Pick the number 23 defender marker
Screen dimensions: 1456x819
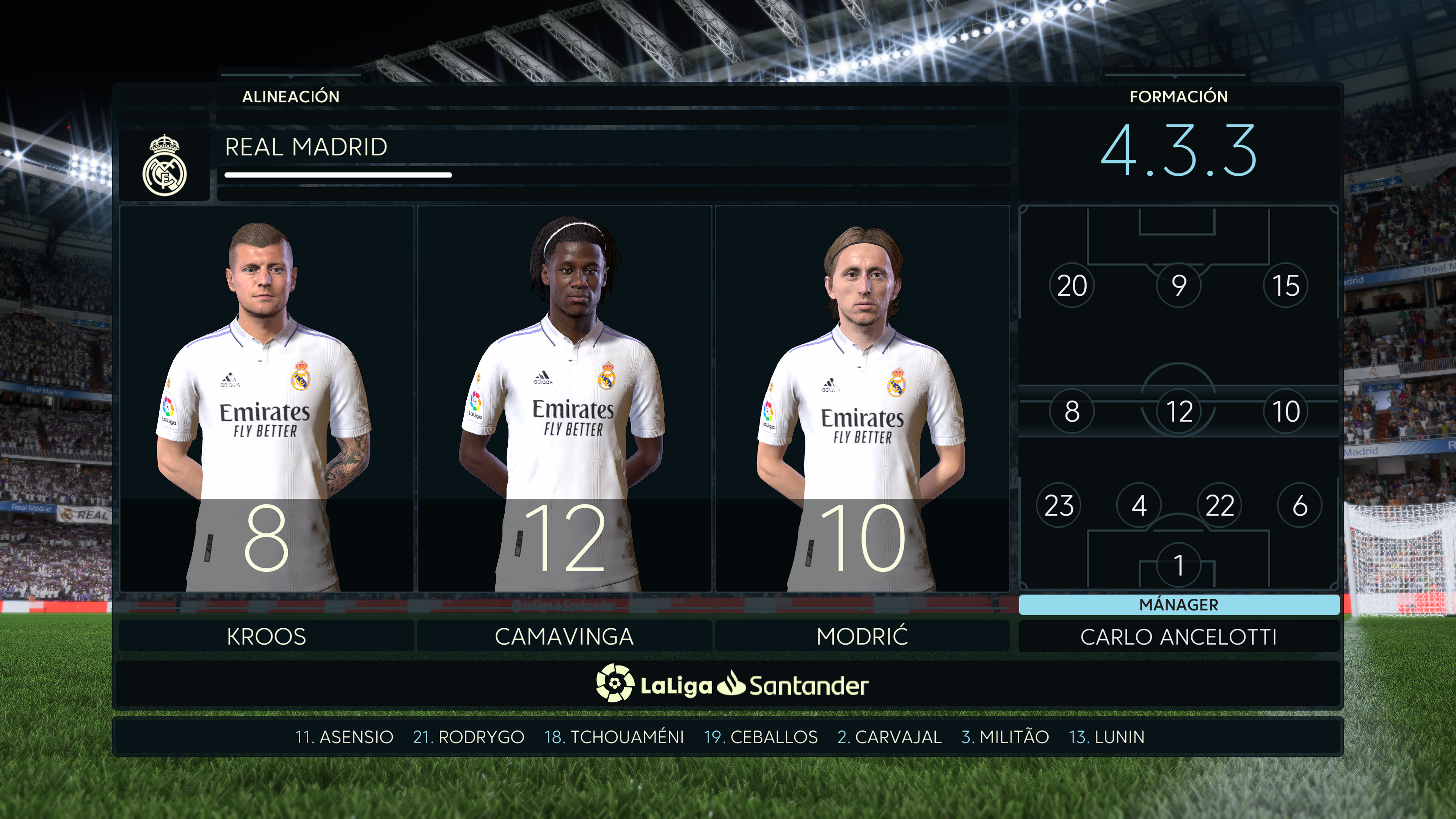pos(1059,505)
